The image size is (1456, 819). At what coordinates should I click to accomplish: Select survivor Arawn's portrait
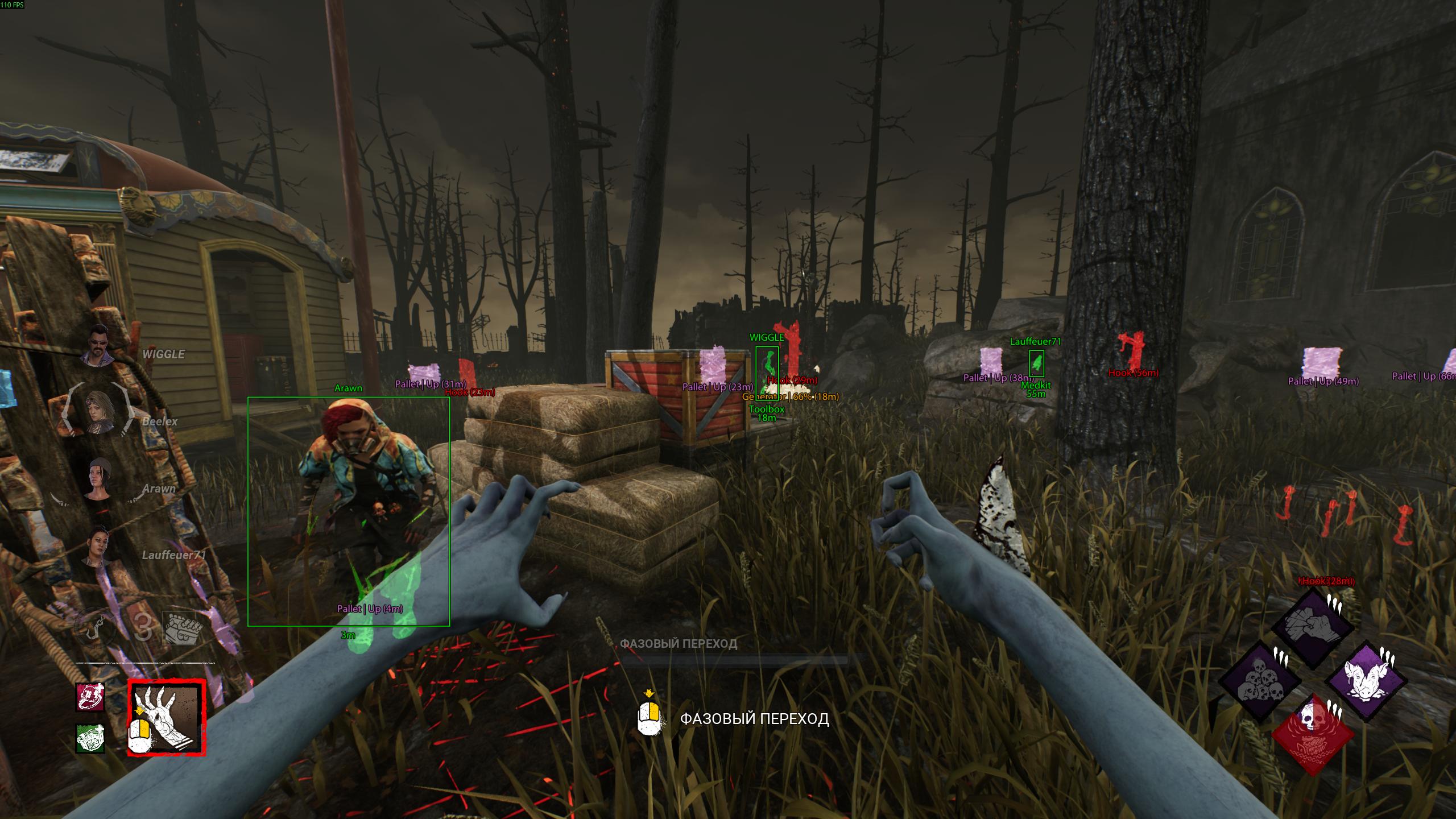101,479
